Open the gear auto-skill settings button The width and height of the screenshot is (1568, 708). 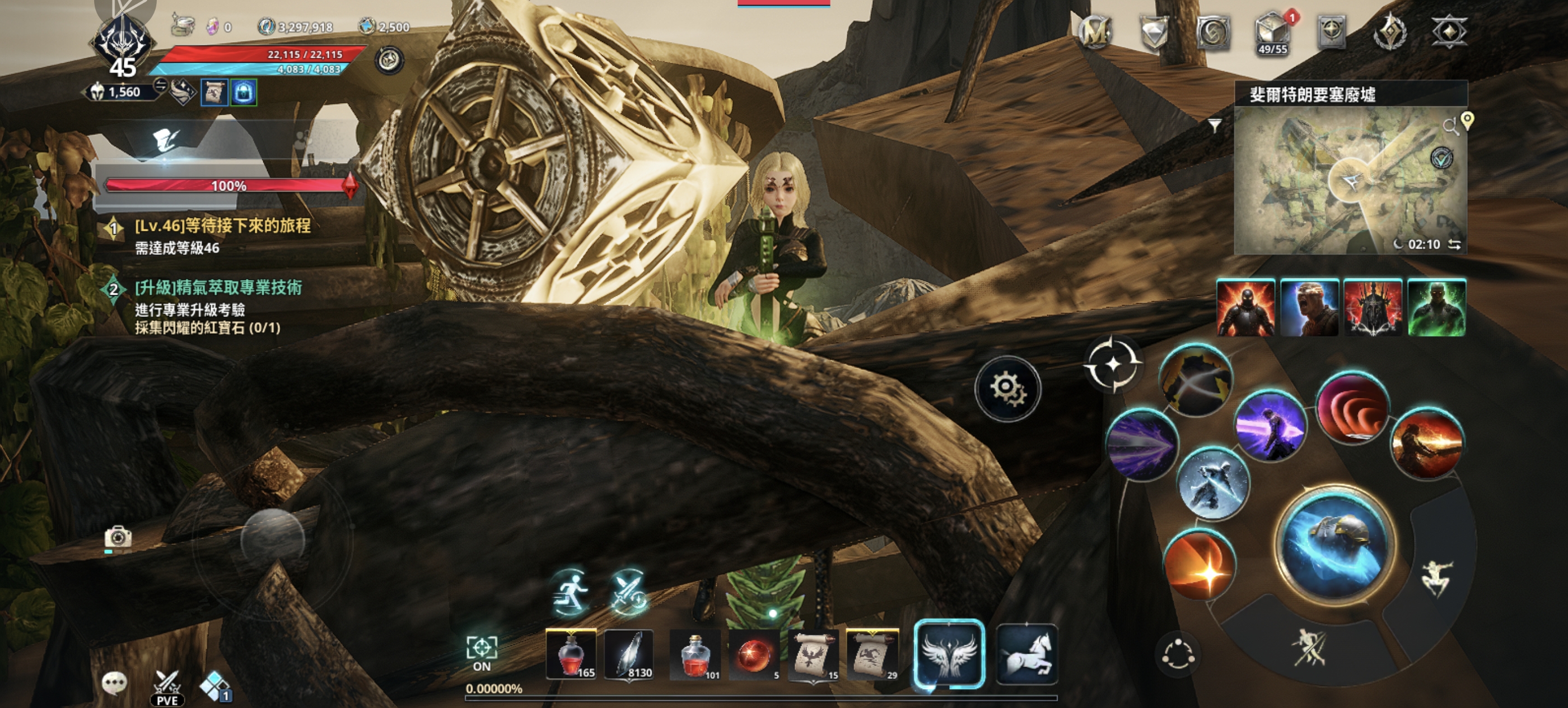1007,388
